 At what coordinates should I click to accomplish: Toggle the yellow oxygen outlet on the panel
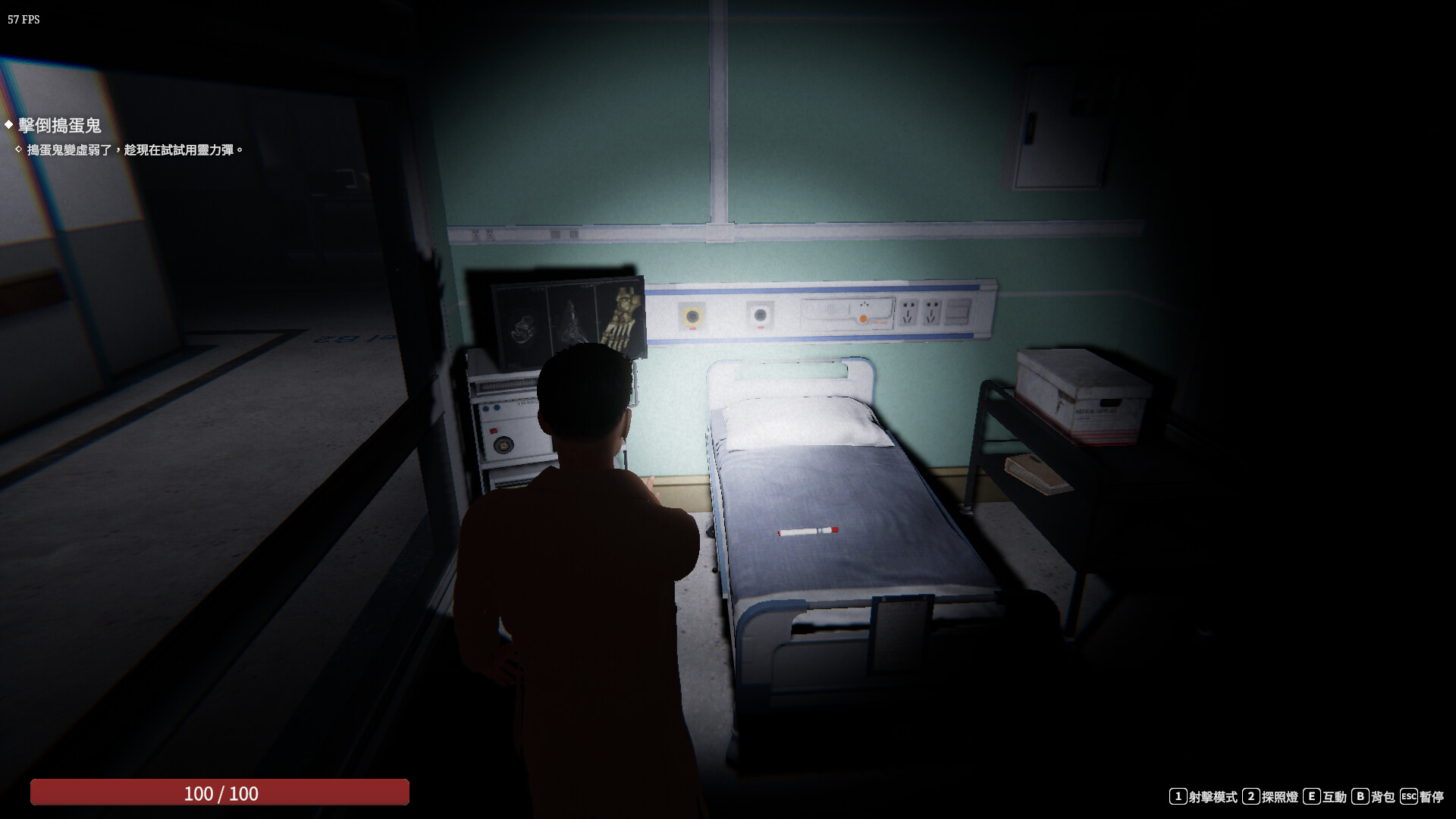pos(692,315)
